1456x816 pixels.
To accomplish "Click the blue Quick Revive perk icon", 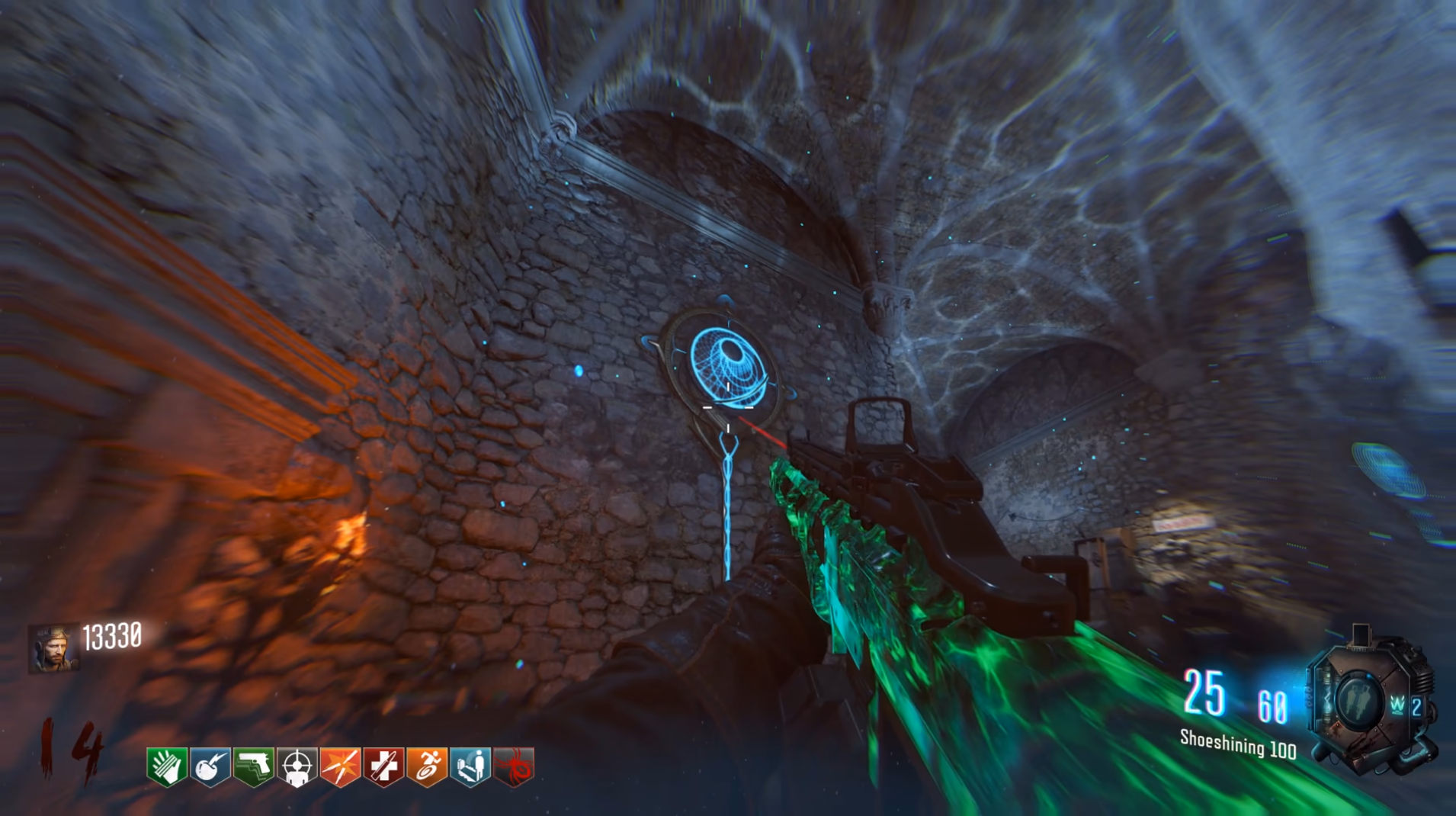I will (471, 766).
